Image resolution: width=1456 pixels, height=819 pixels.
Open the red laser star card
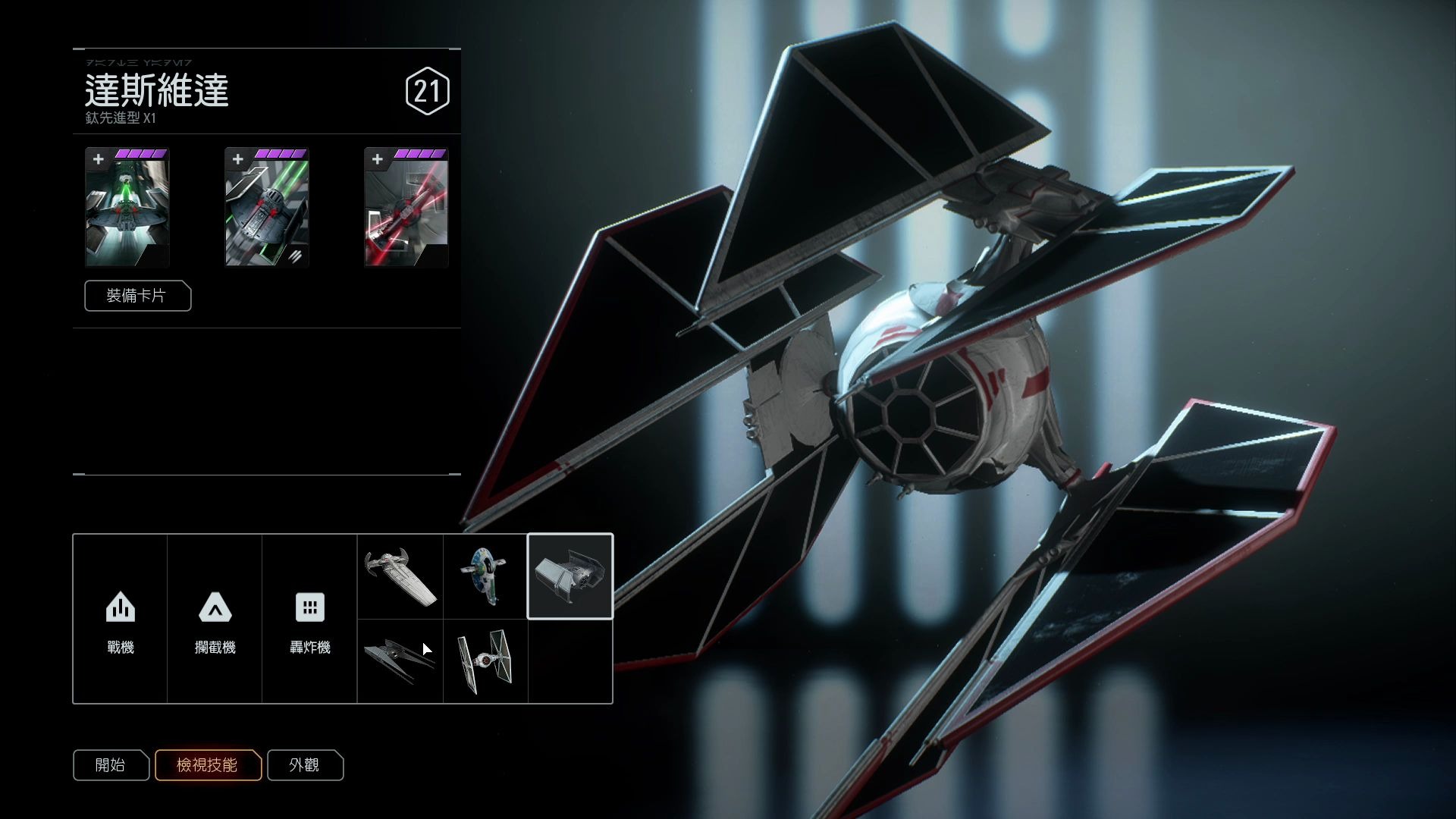coord(406,207)
